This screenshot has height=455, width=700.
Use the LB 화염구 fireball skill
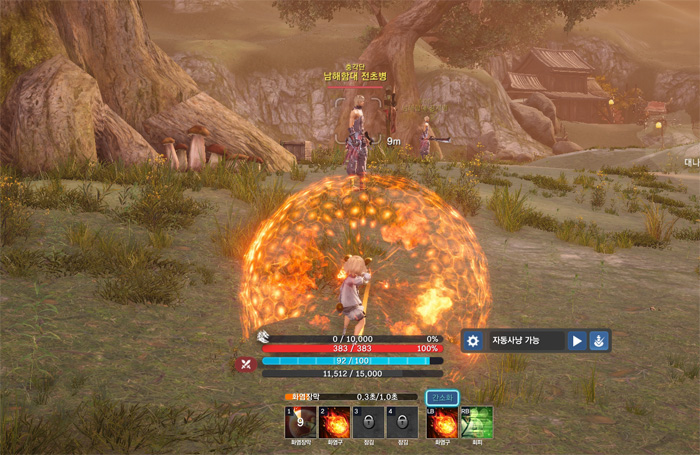click(442, 422)
